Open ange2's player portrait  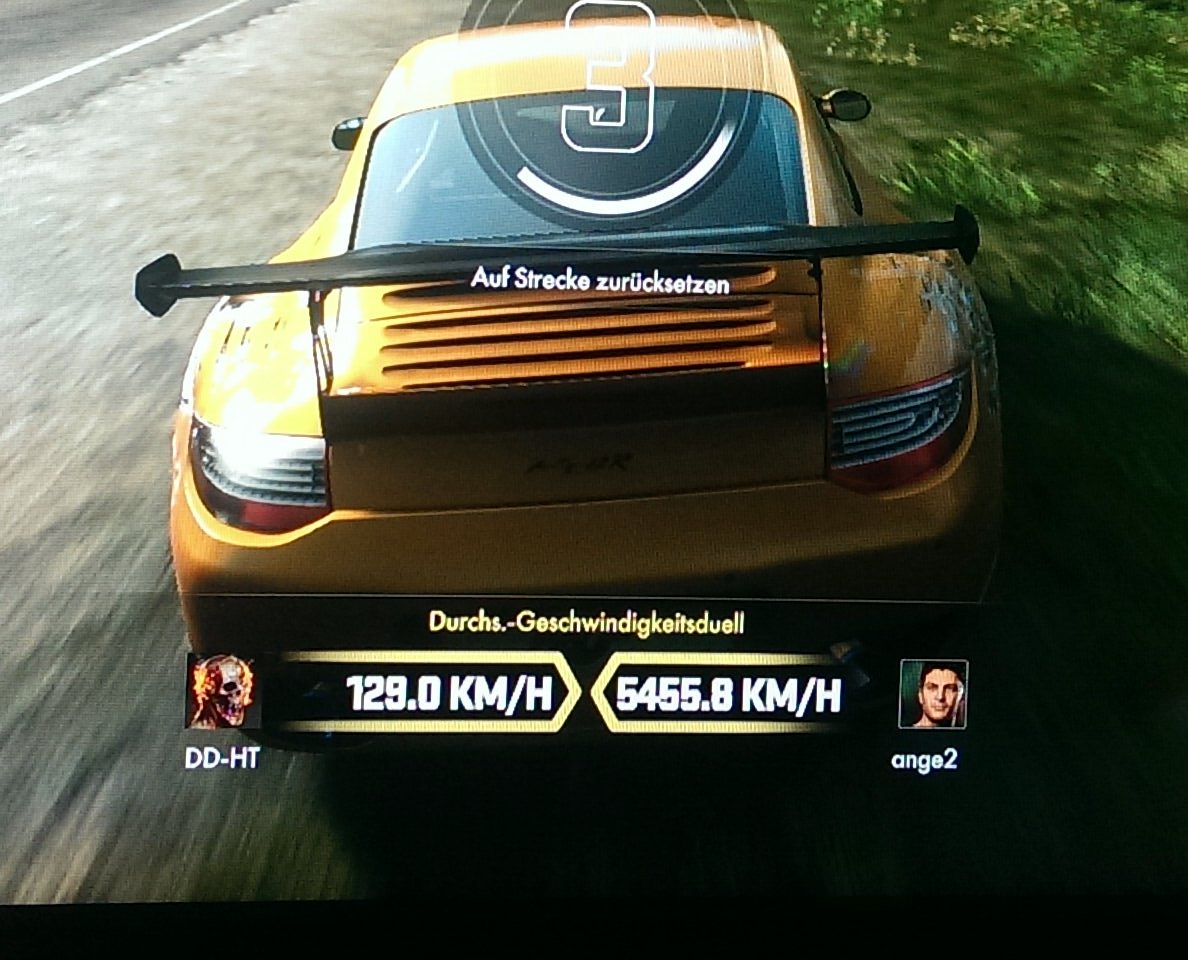coord(933,694)
